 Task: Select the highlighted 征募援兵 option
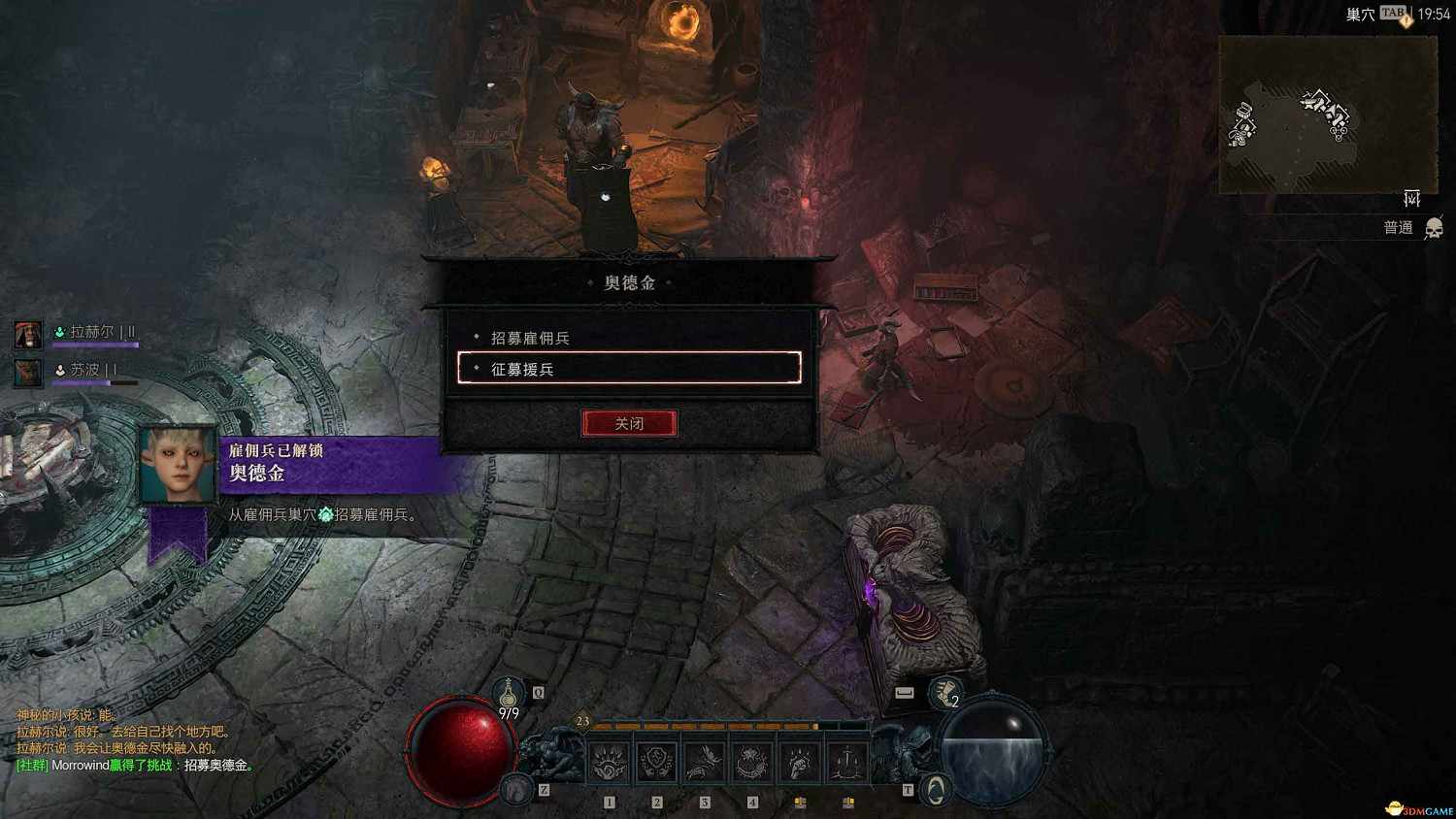(x=629, y=369)
